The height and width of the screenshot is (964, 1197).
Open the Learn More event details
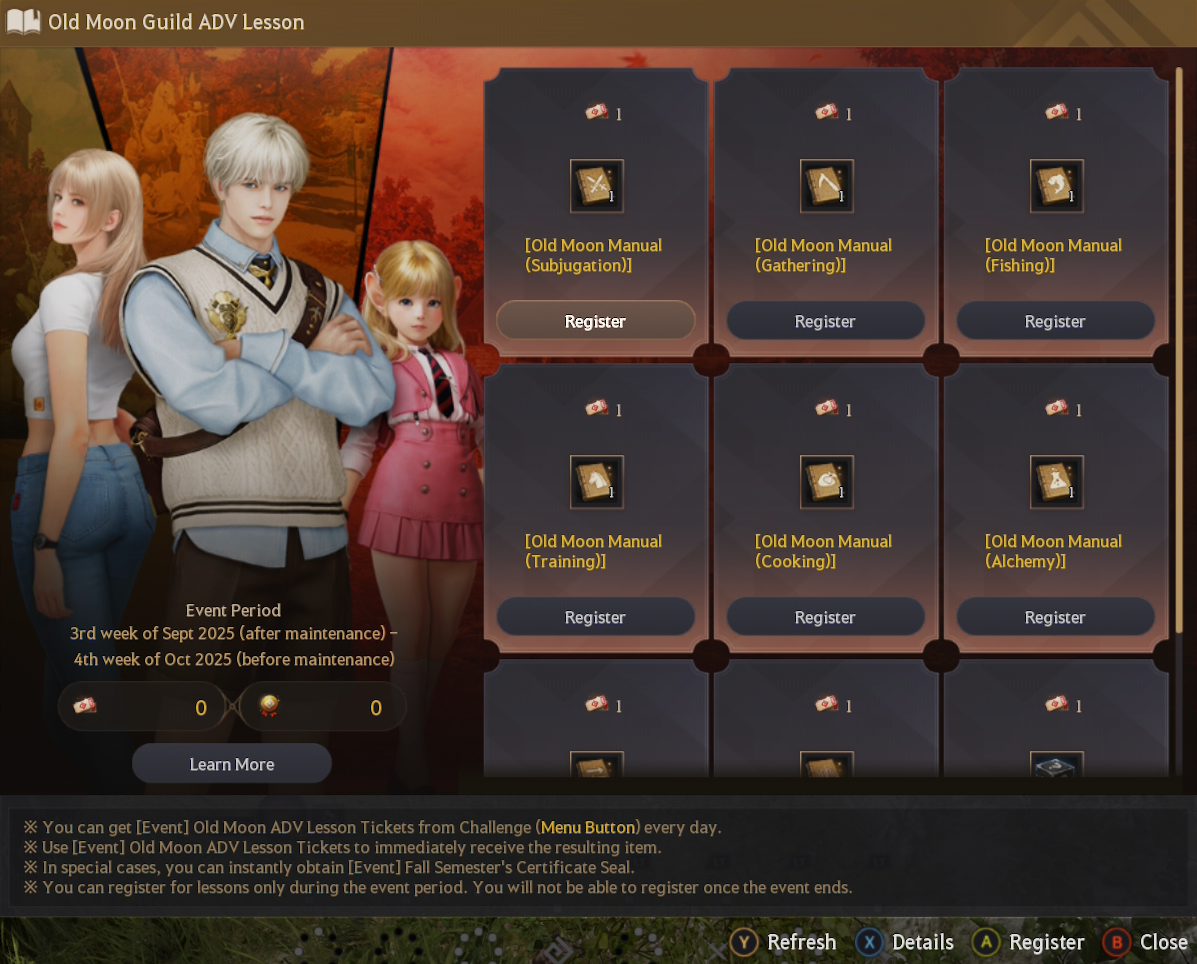click(232, 764)
